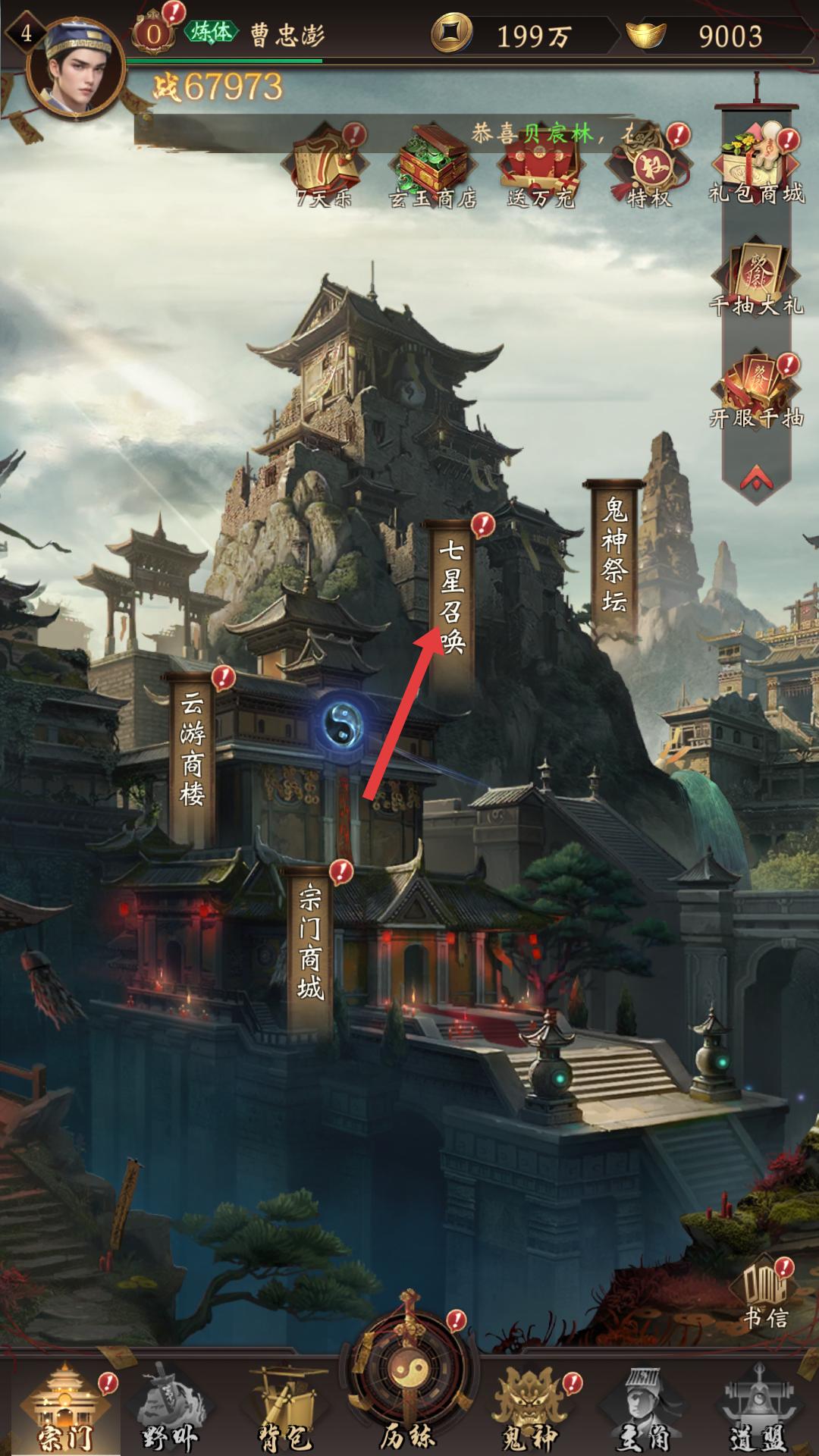
Task: Enter the 鬼神祭坛 altar sign
Action: [615, 554]
